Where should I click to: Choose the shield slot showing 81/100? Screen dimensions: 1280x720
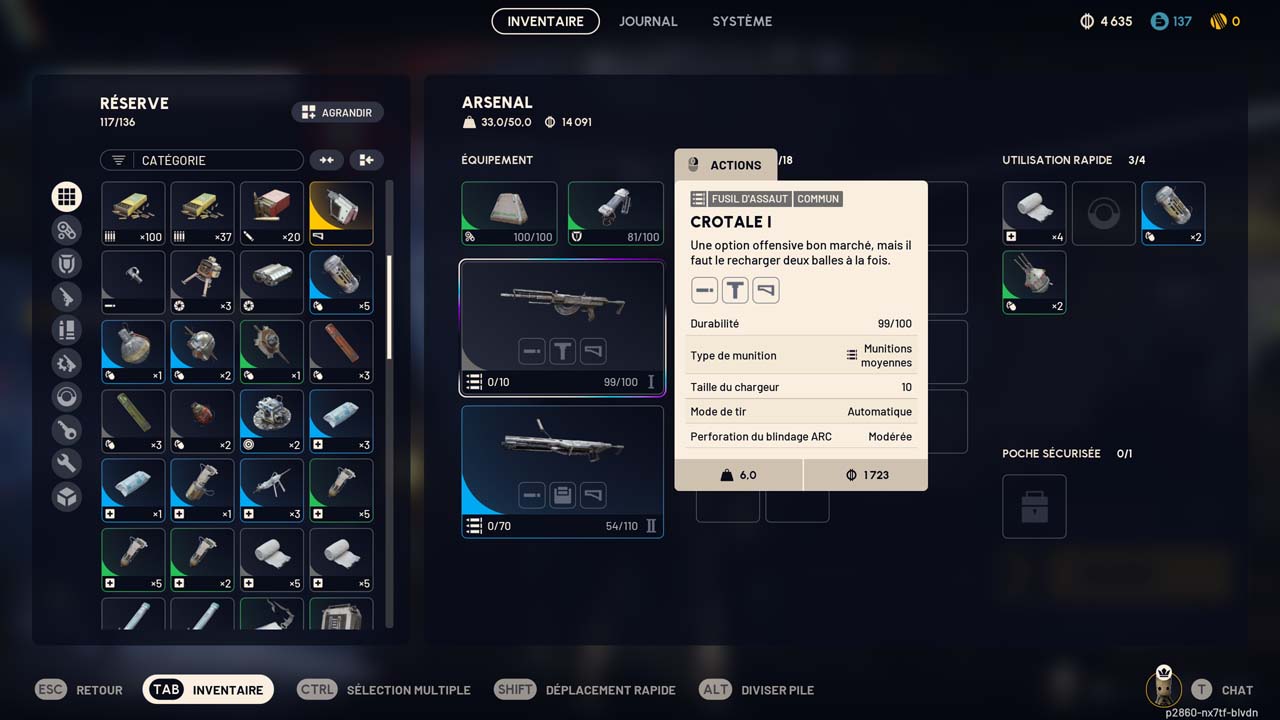(615, 213)
